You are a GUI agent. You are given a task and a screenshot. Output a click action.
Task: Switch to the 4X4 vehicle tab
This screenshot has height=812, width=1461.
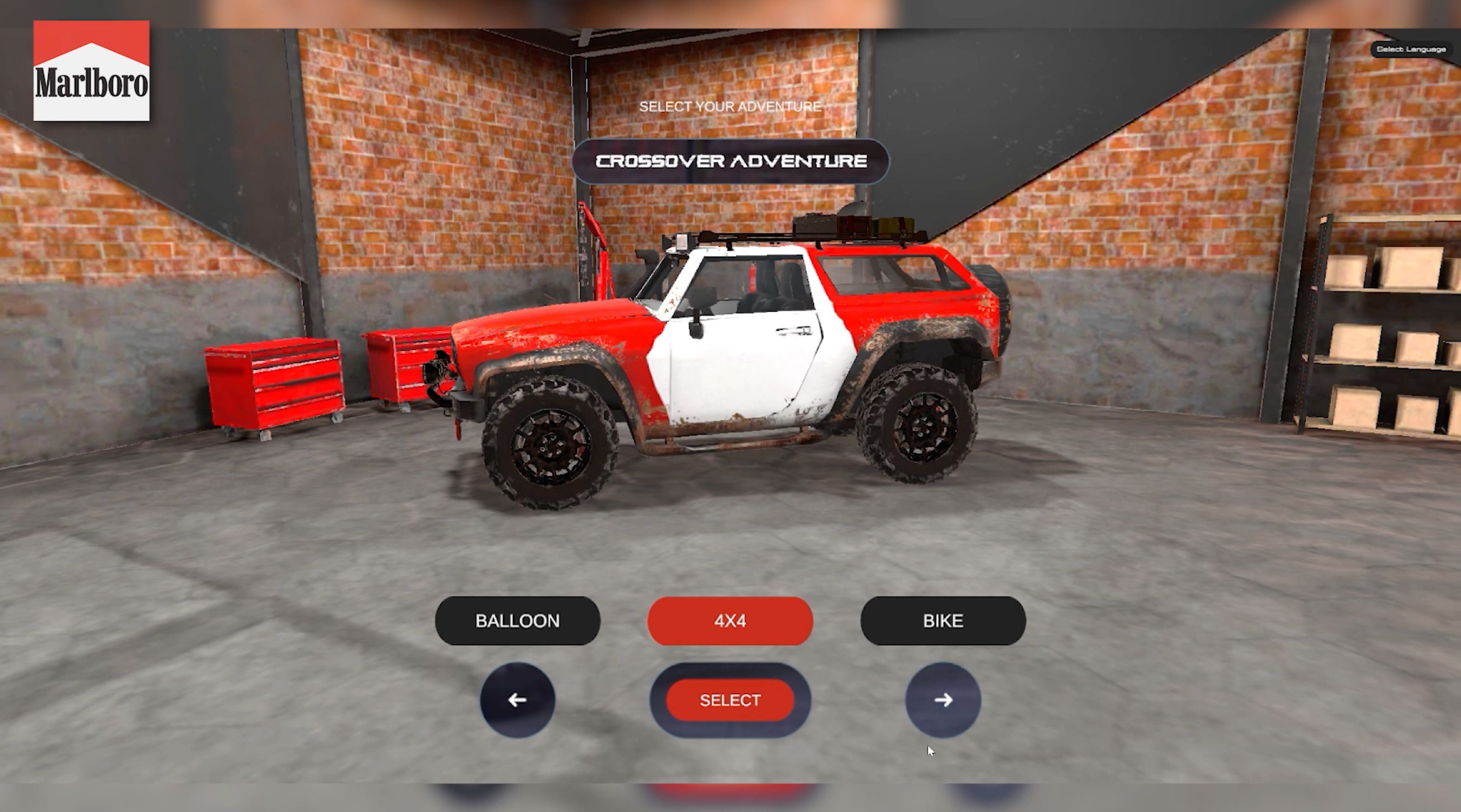pyautogui.click(x=730, y=621)
